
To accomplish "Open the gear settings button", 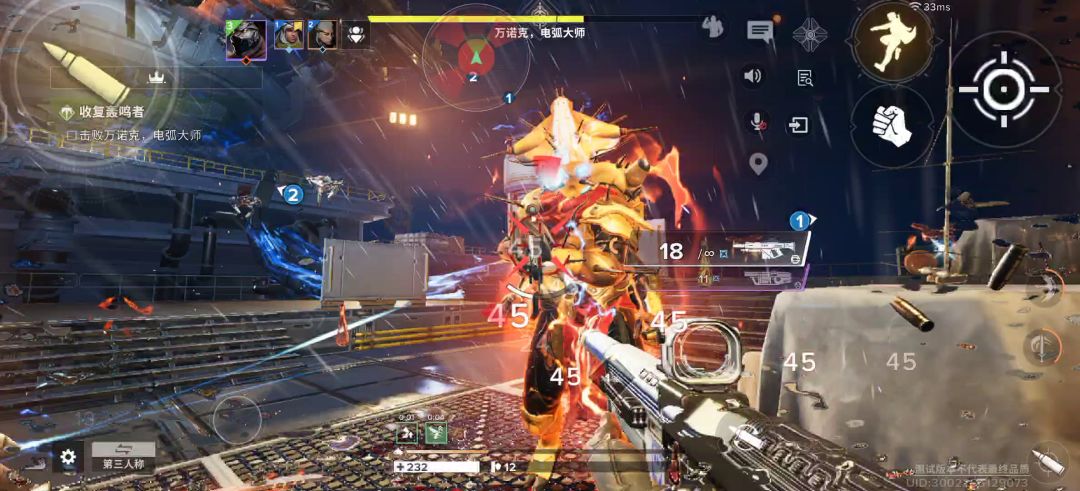I will 68,458.
